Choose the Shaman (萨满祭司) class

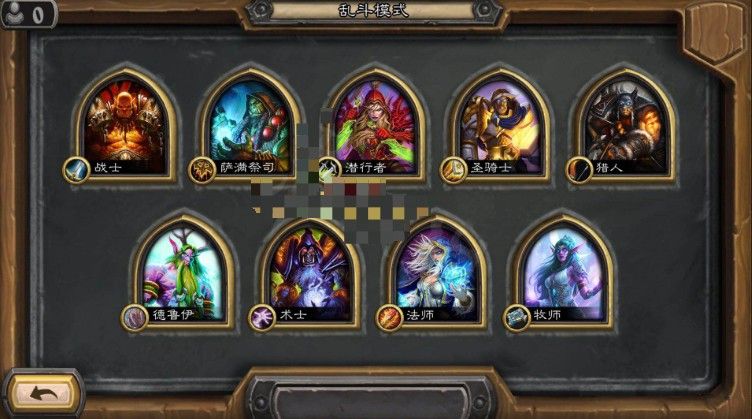(x=250, y=122)
